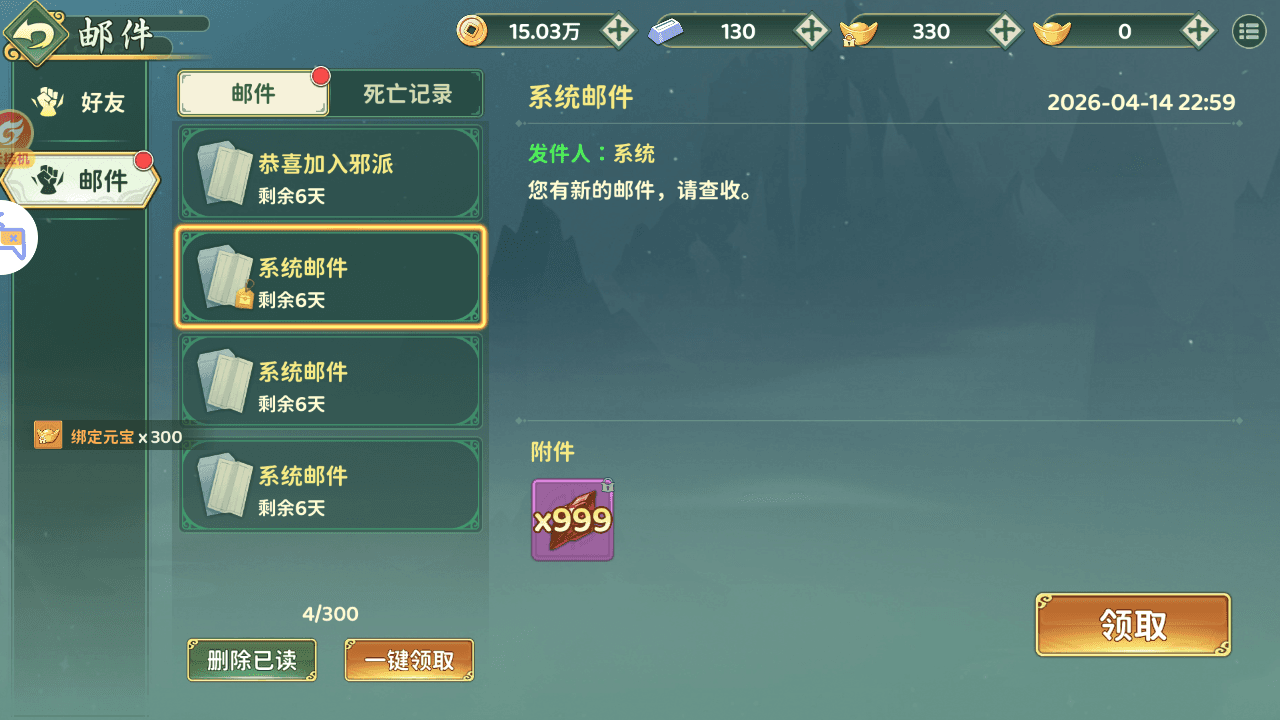Click the plus icon beside the silver ingot currency
The height and width of the screenshot is (720, 1280).
[811, 31]
